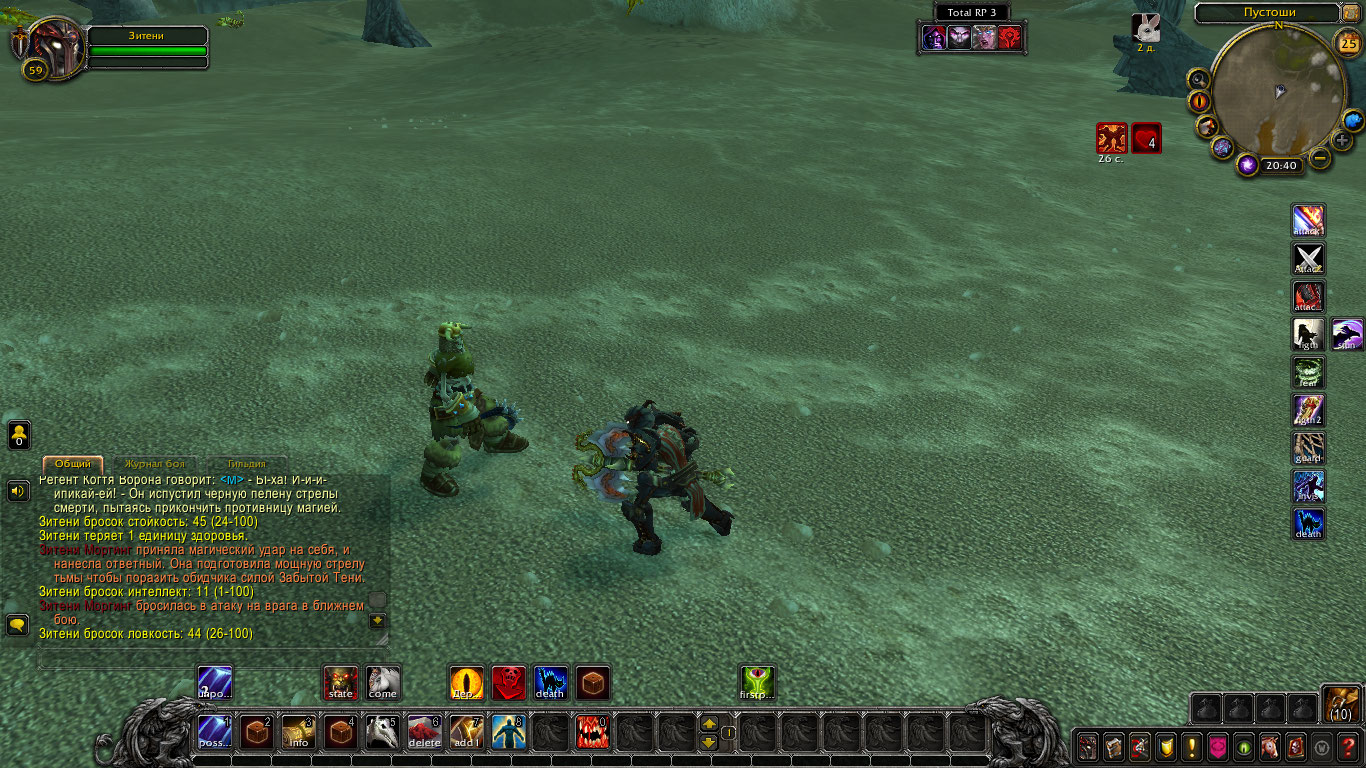Open the backpack bag showing (10)
This screenshot has height=768, width=1366.
(1341, 704)
